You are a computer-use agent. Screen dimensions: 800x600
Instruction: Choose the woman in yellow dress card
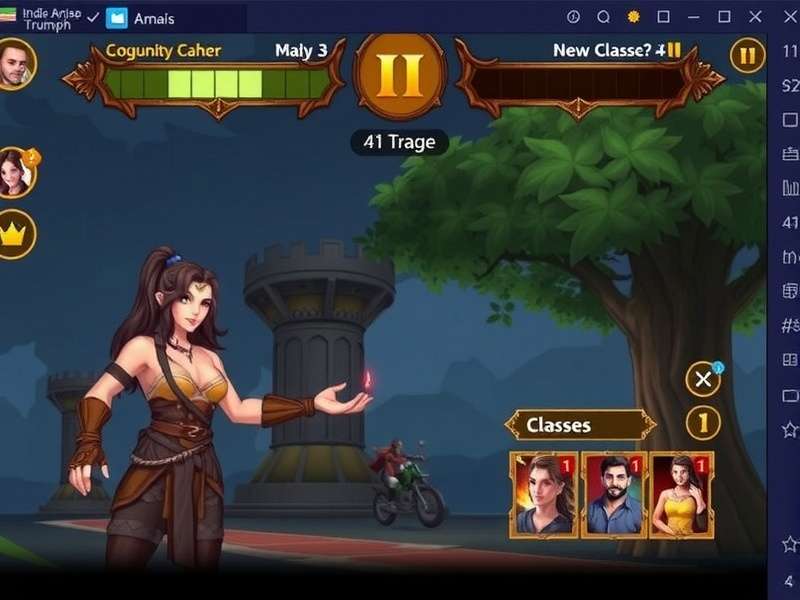pos(681,494)
